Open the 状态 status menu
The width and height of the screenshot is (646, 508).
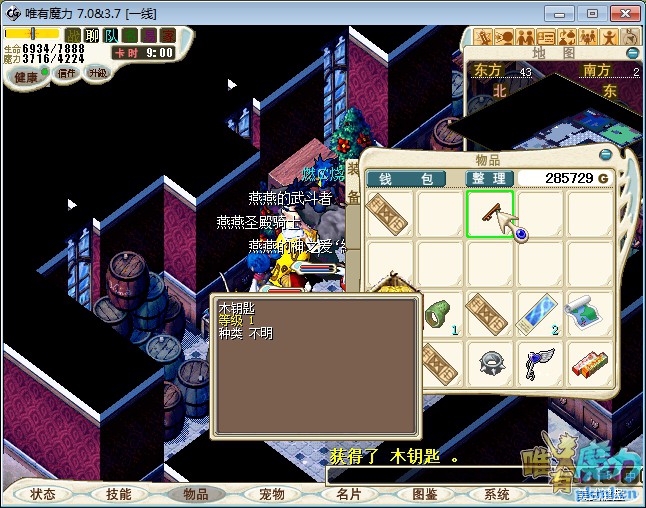(x=43, y=494)
